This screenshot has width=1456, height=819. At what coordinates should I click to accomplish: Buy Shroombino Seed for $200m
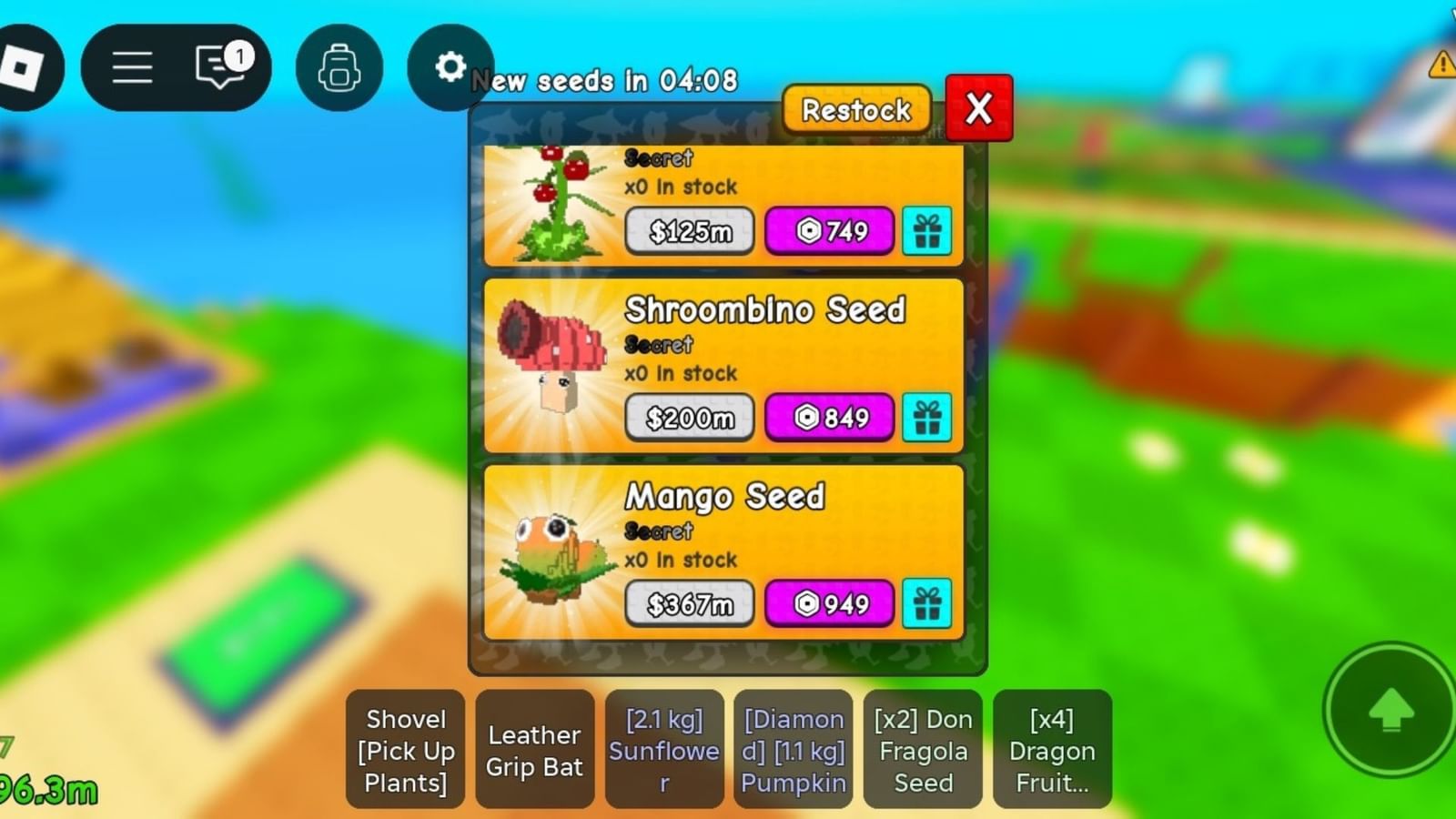(x=689, y=418)
